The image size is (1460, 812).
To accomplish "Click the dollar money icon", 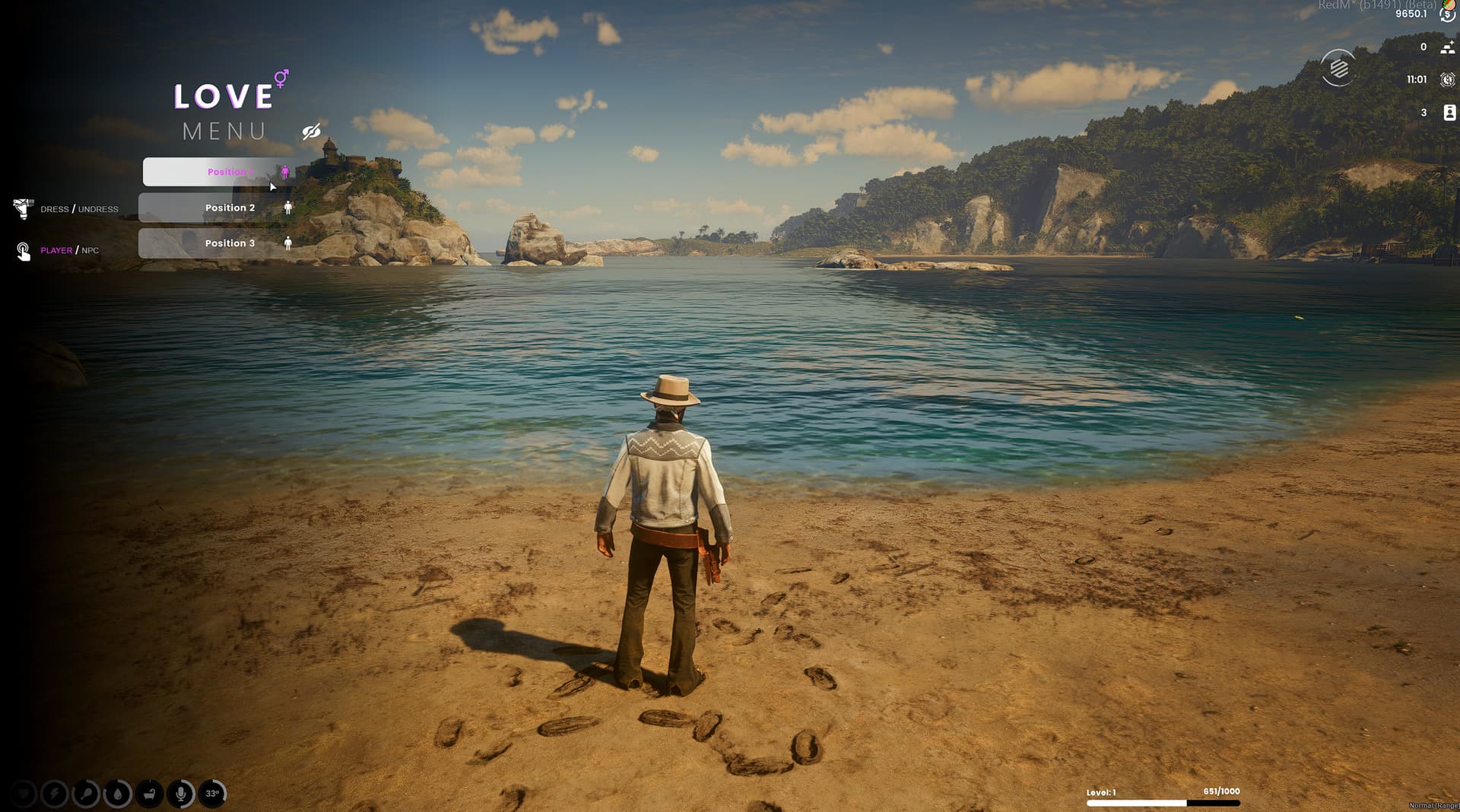I will (x=1448, y=14).
